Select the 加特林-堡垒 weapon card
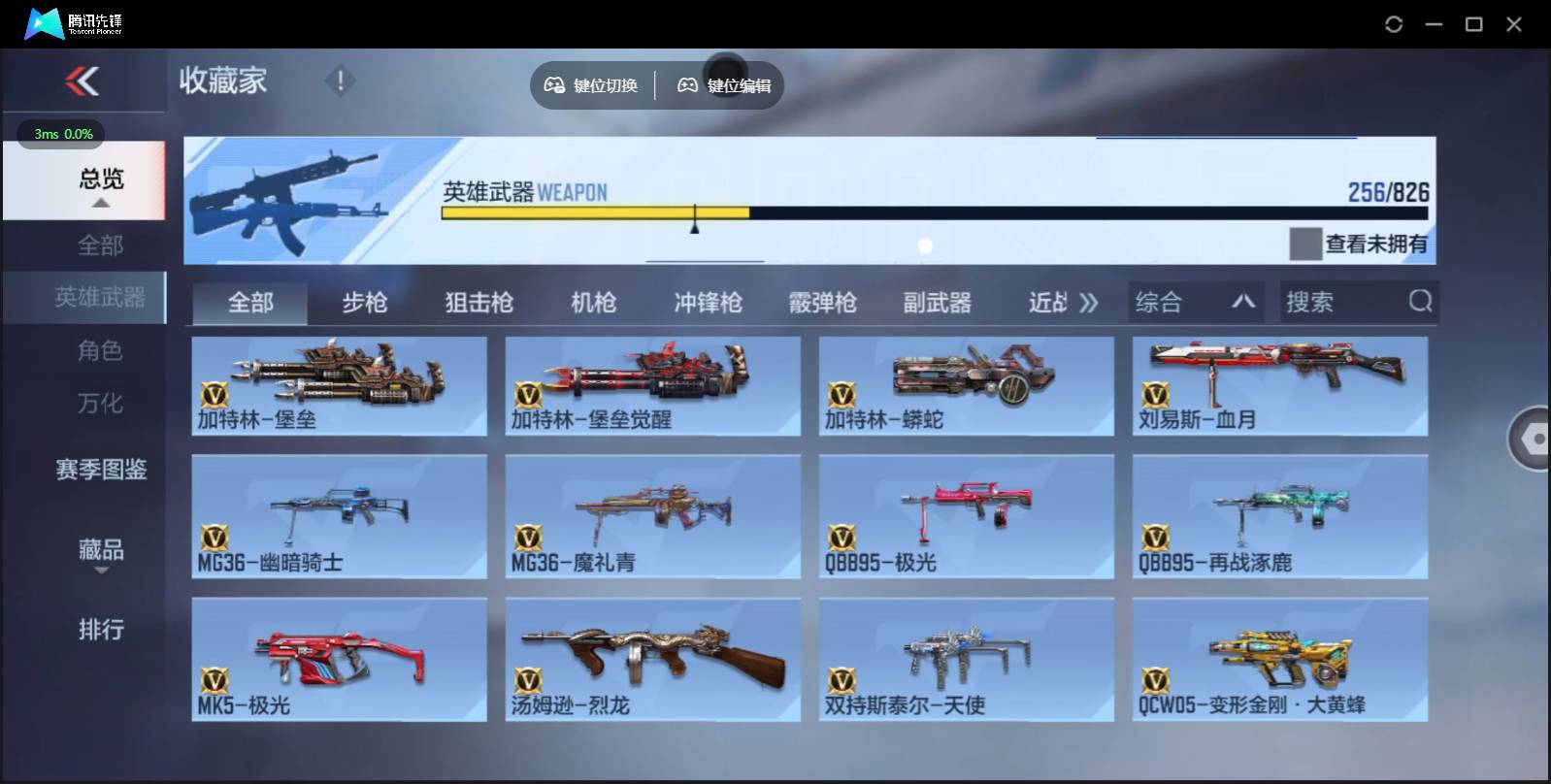The image size is (1551, 784). tap(339, 385)
